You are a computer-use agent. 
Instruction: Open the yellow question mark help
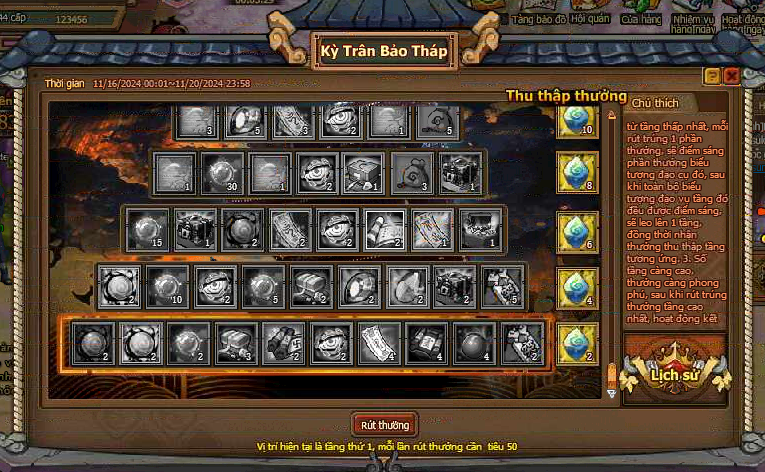click(712, 76)
